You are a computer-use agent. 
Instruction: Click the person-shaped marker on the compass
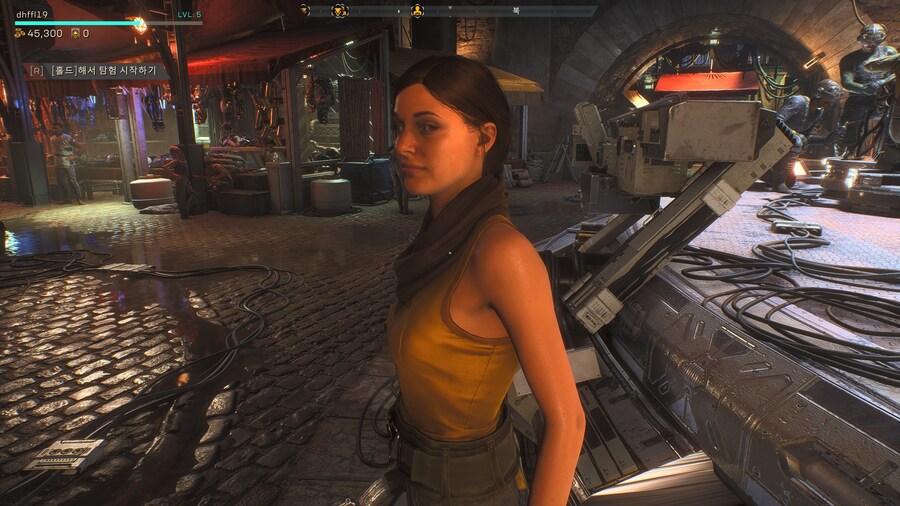coord(417,11)
